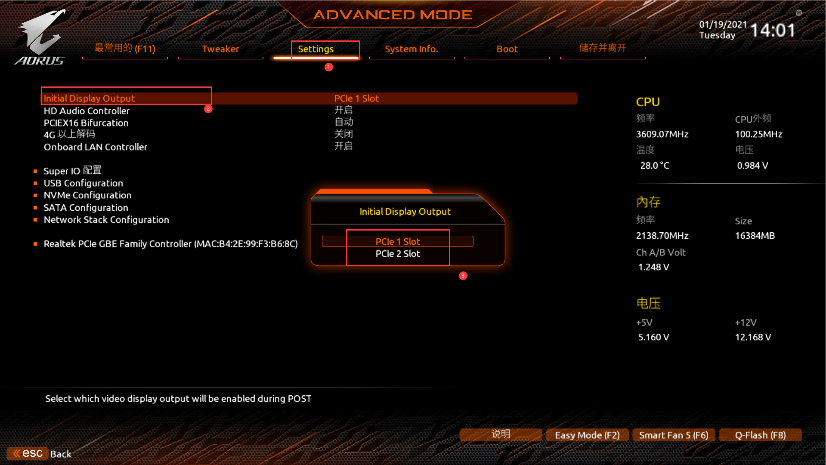Screen dimensions: 826x465
Task: Switch to the 最常用的 (F11) tab
Action: (x=124, y=48)
